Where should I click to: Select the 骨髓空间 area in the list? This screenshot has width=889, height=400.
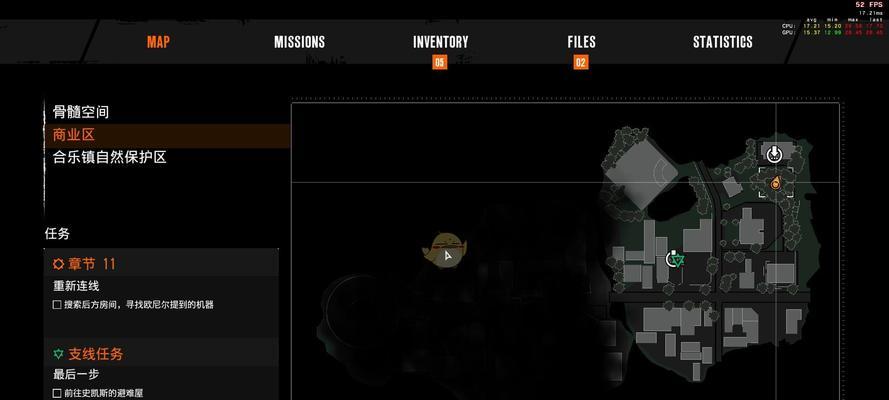coord(81,112)
